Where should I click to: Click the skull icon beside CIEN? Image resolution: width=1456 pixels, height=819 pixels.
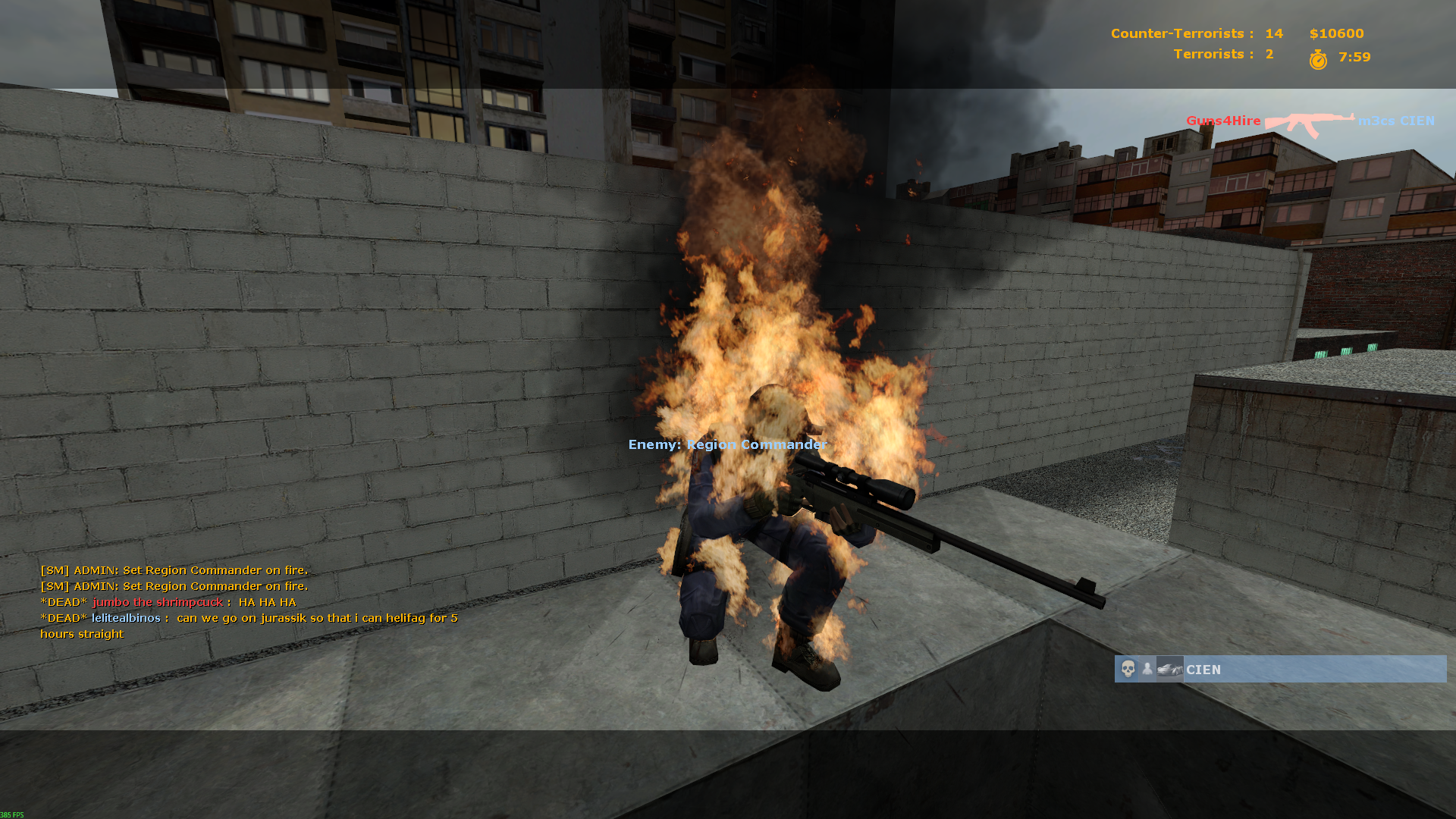1128,669
